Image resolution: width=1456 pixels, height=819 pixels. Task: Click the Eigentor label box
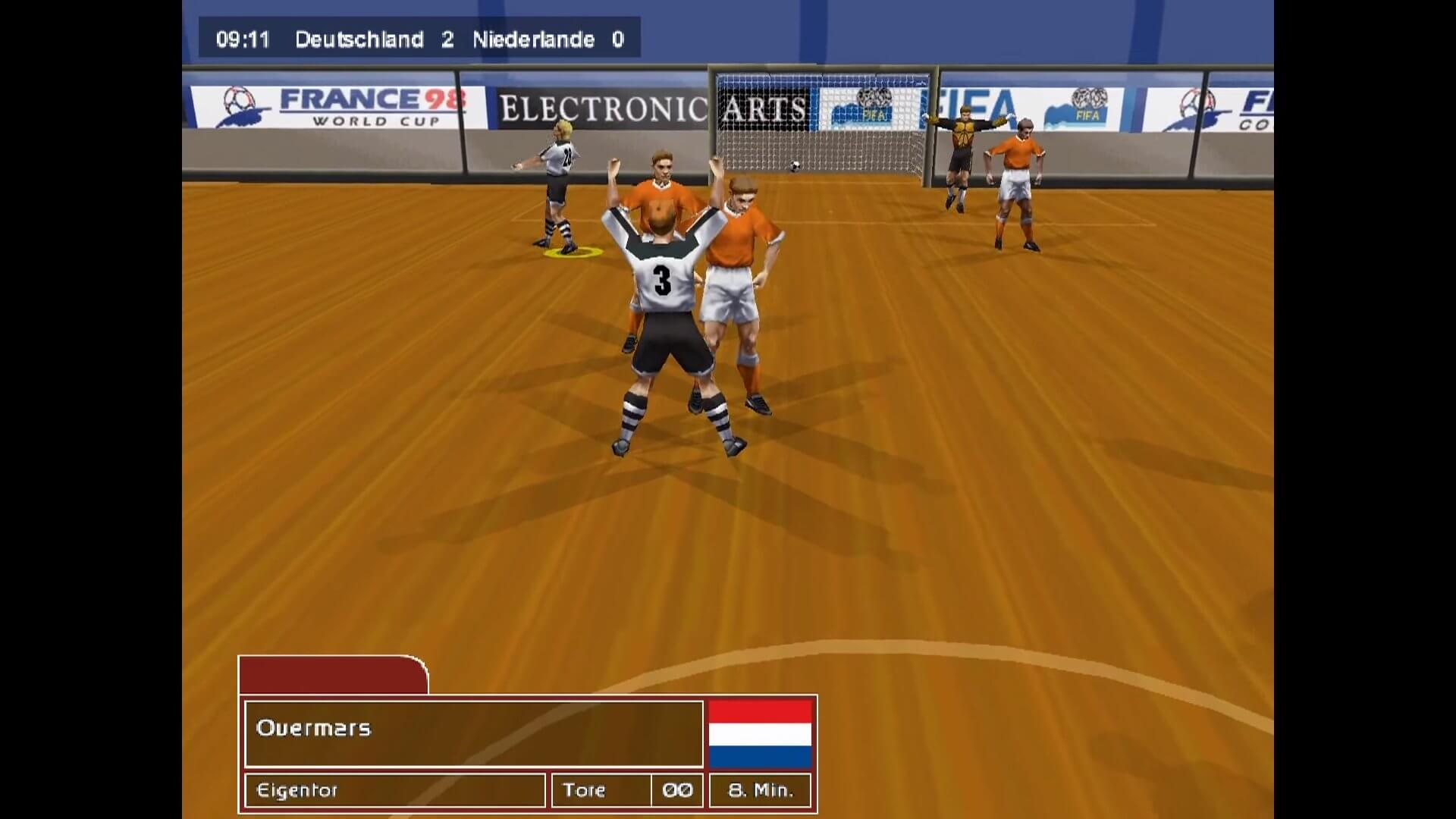pyautogui.click(x=394, y=790)
